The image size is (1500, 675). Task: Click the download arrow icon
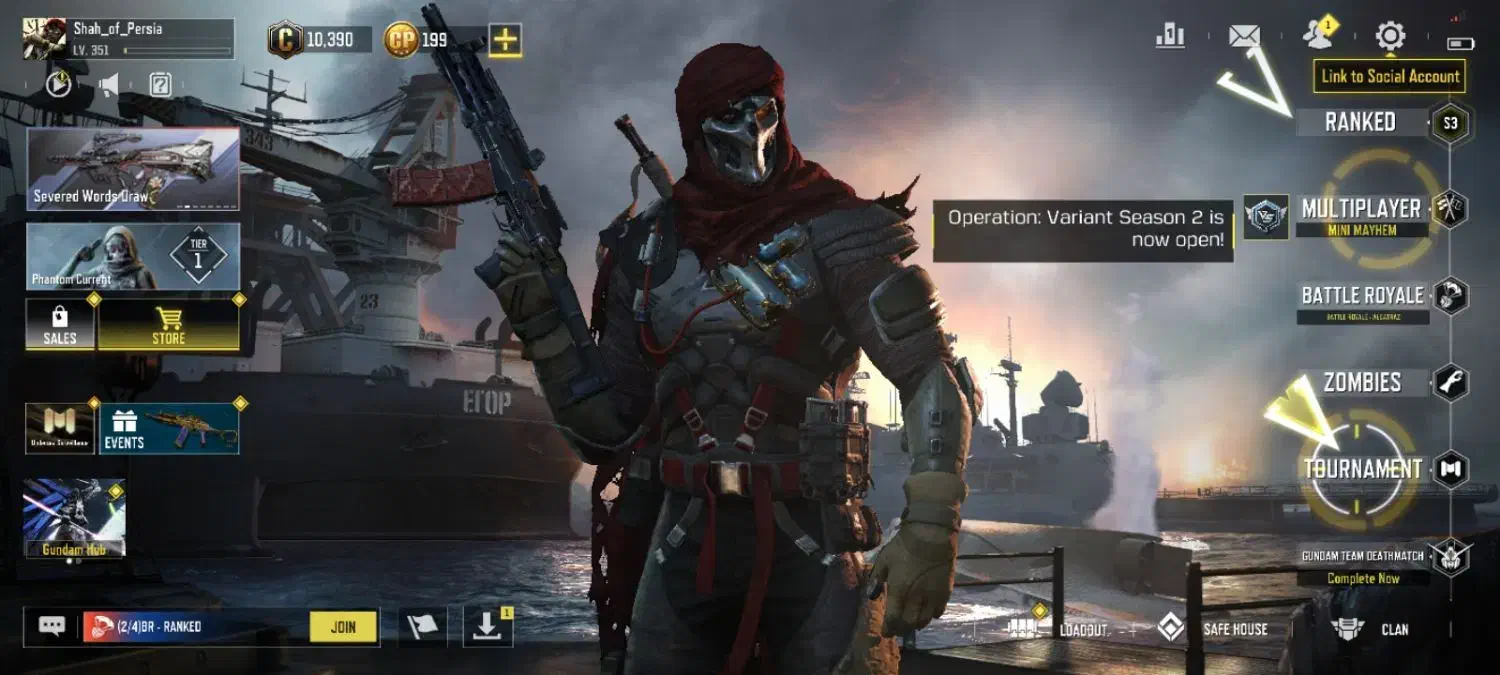pos(487,627)
